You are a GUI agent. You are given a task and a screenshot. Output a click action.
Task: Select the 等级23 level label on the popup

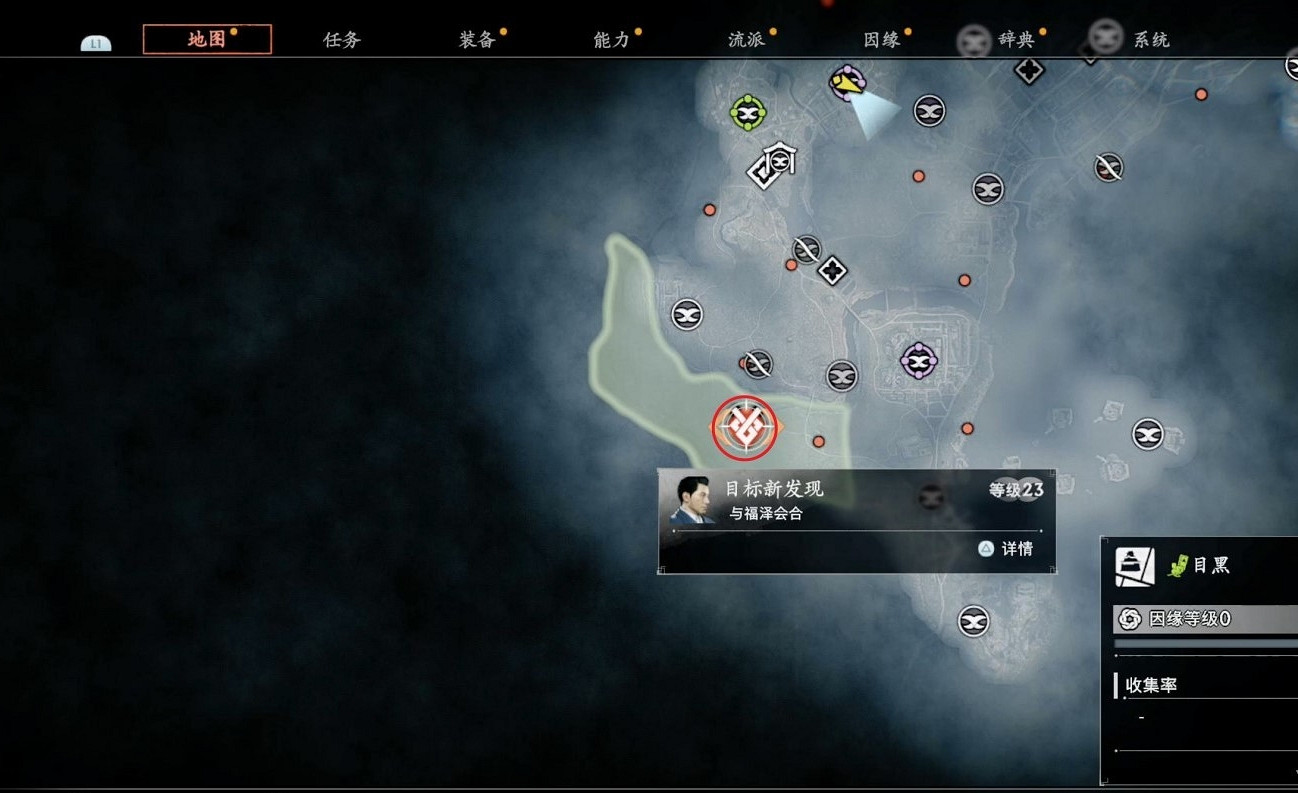tap(1016, 490)
